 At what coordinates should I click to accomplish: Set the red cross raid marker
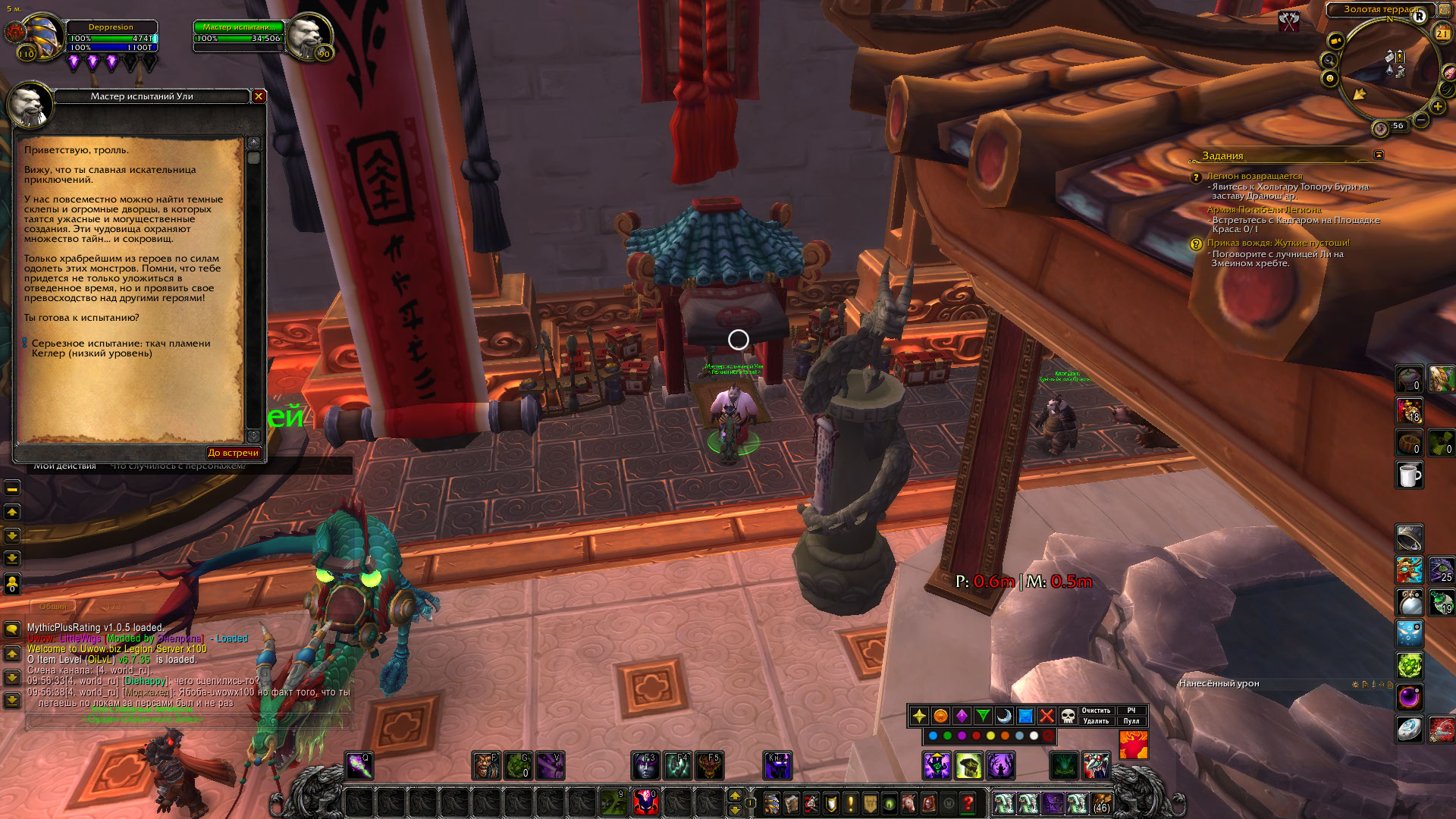tap(1046, 716)
